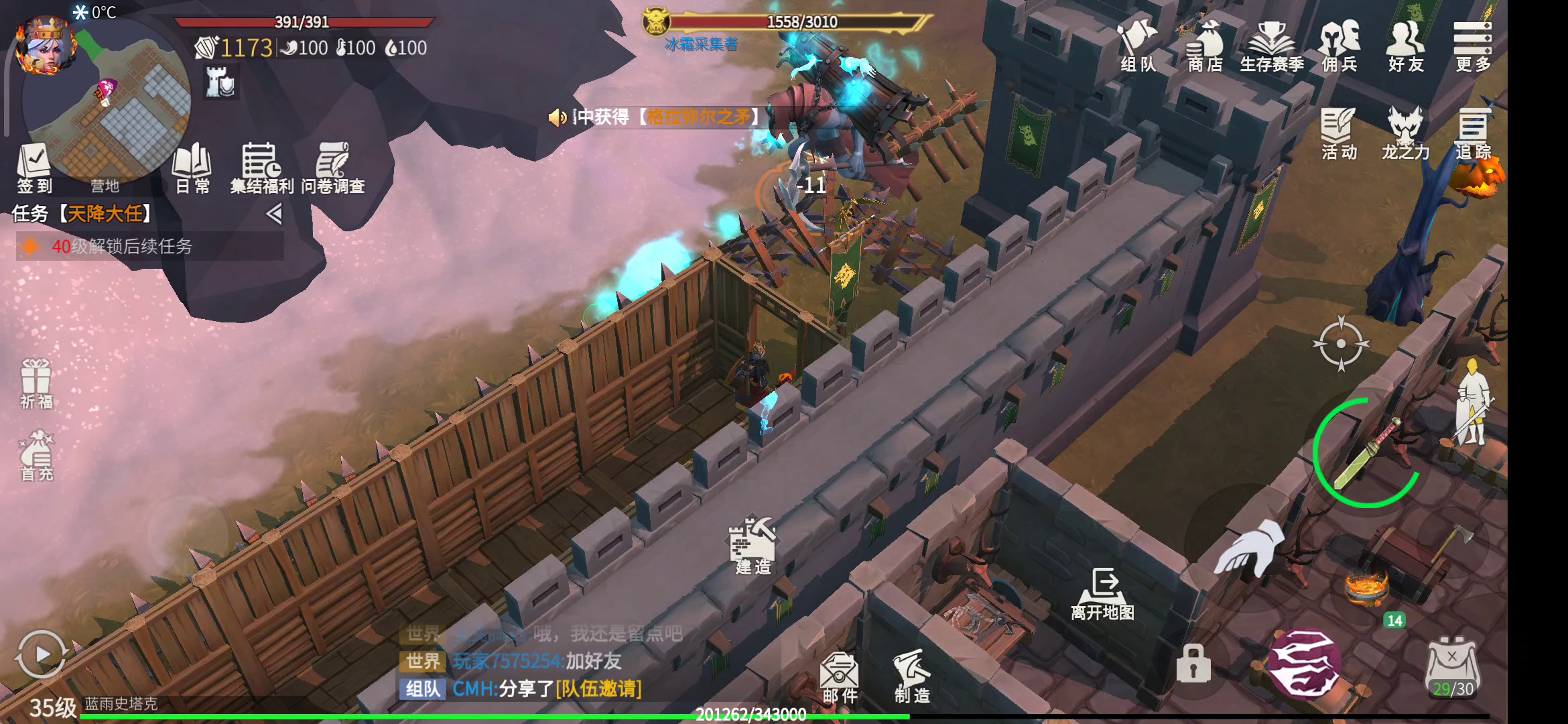Open the 更多 more menu

click(x=1472, y=46)
